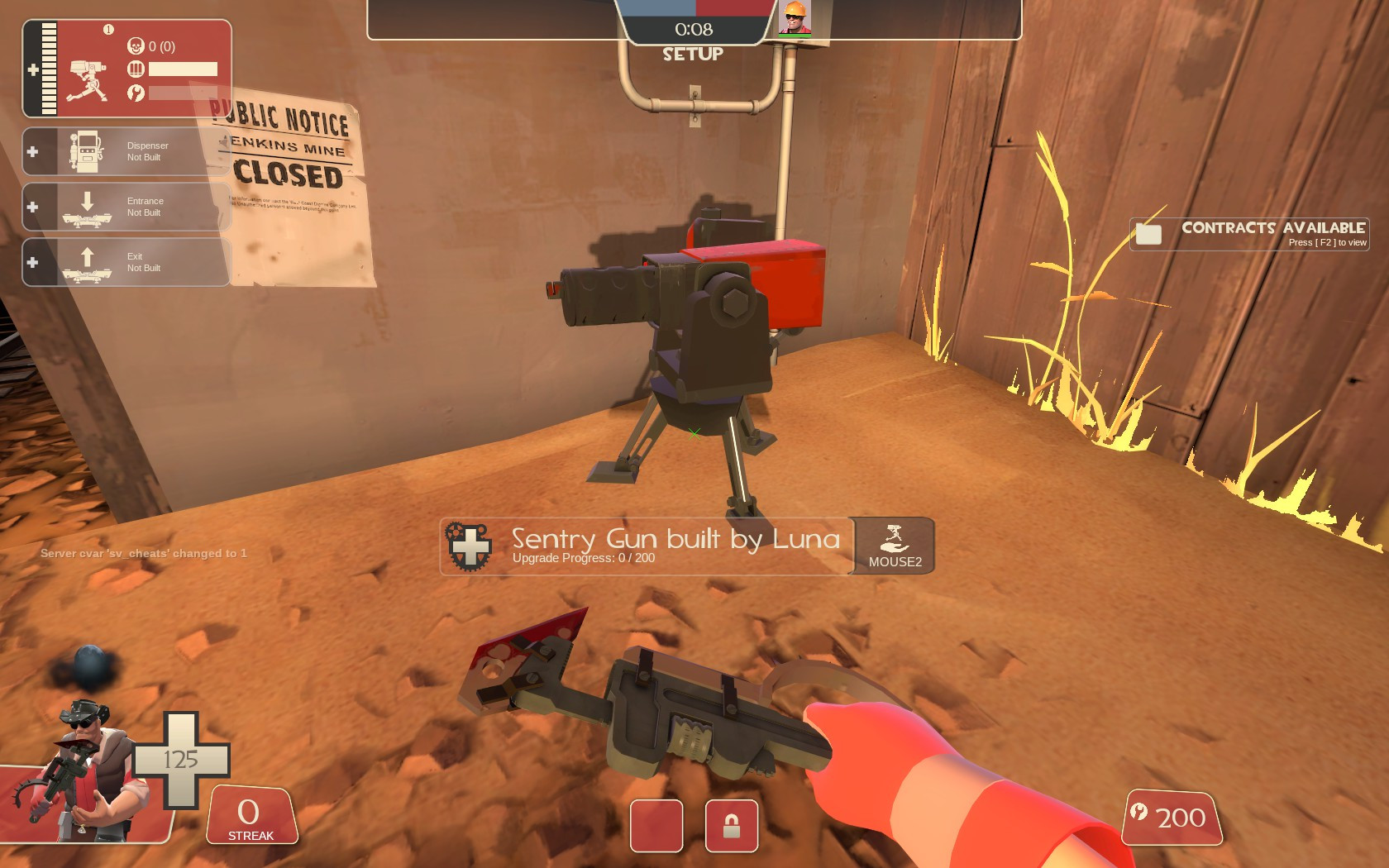Screen dimensions: 1389x868
Task: Toggle the padlock button near the hotbar
Action: [x=731, y=827]
